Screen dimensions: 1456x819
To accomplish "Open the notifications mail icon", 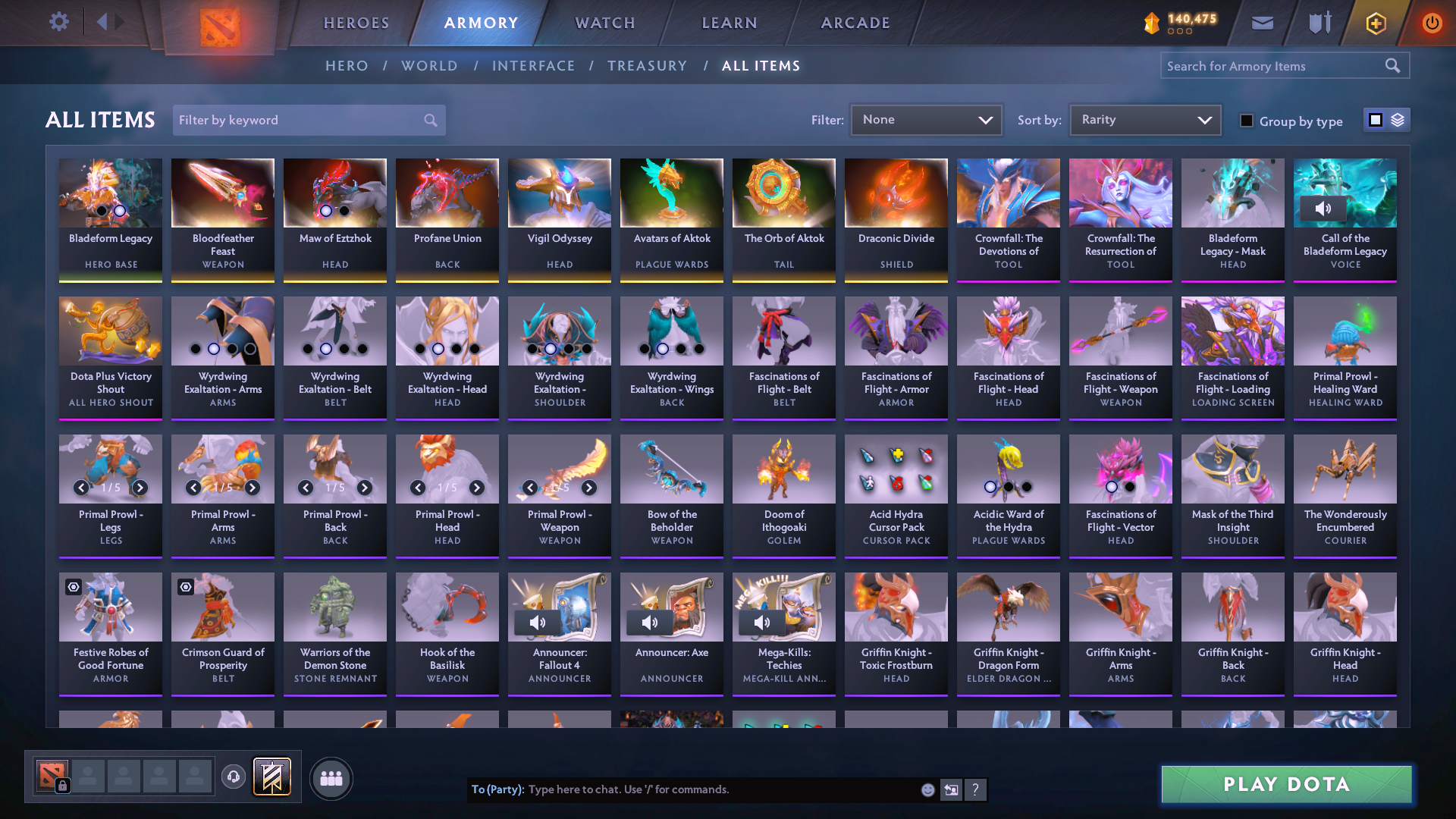I will click(1262, 22).
